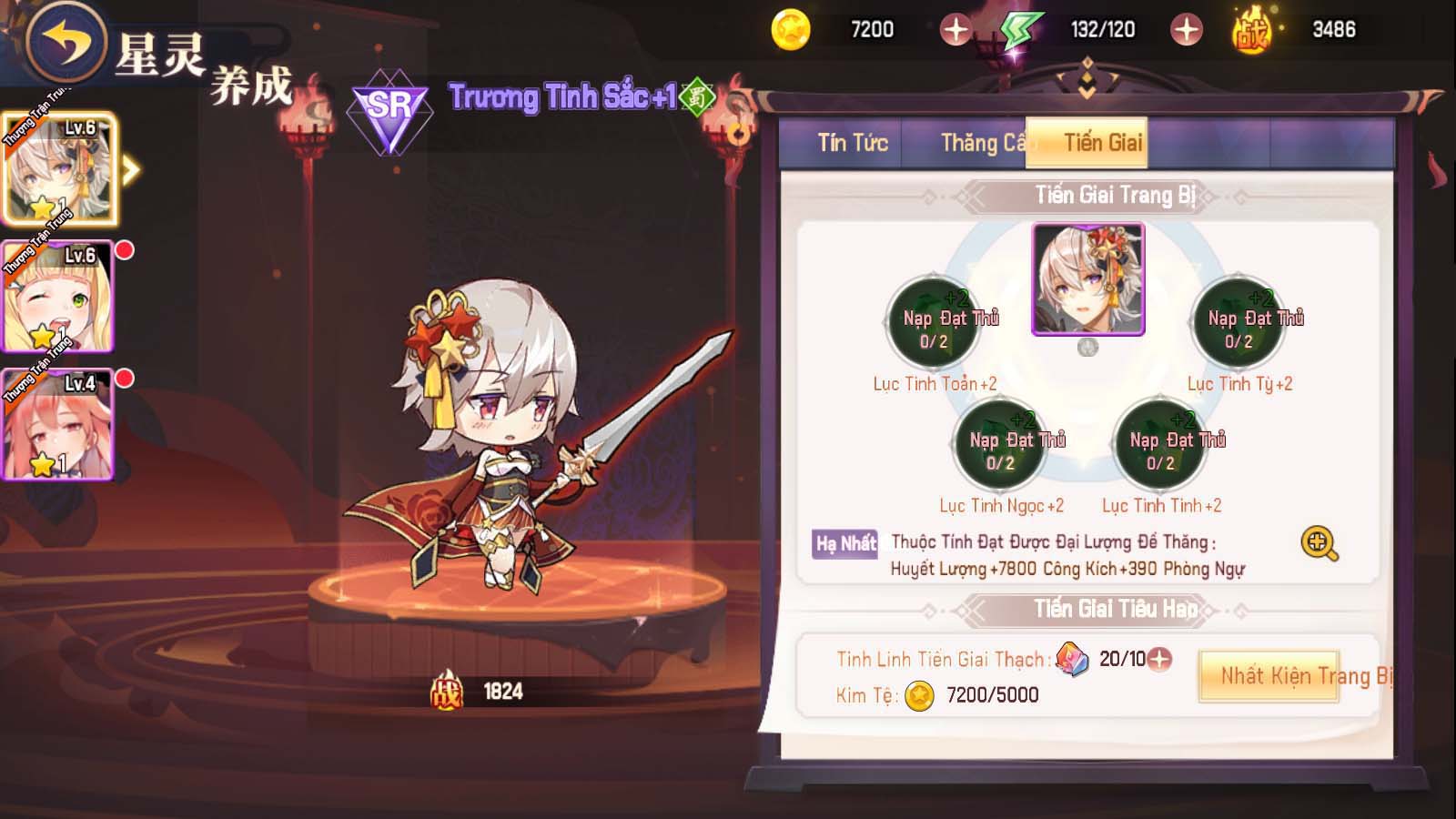Select the blonde winking Lv.6 character
This screenshot has height=819, width=1456.
(57, 297)
